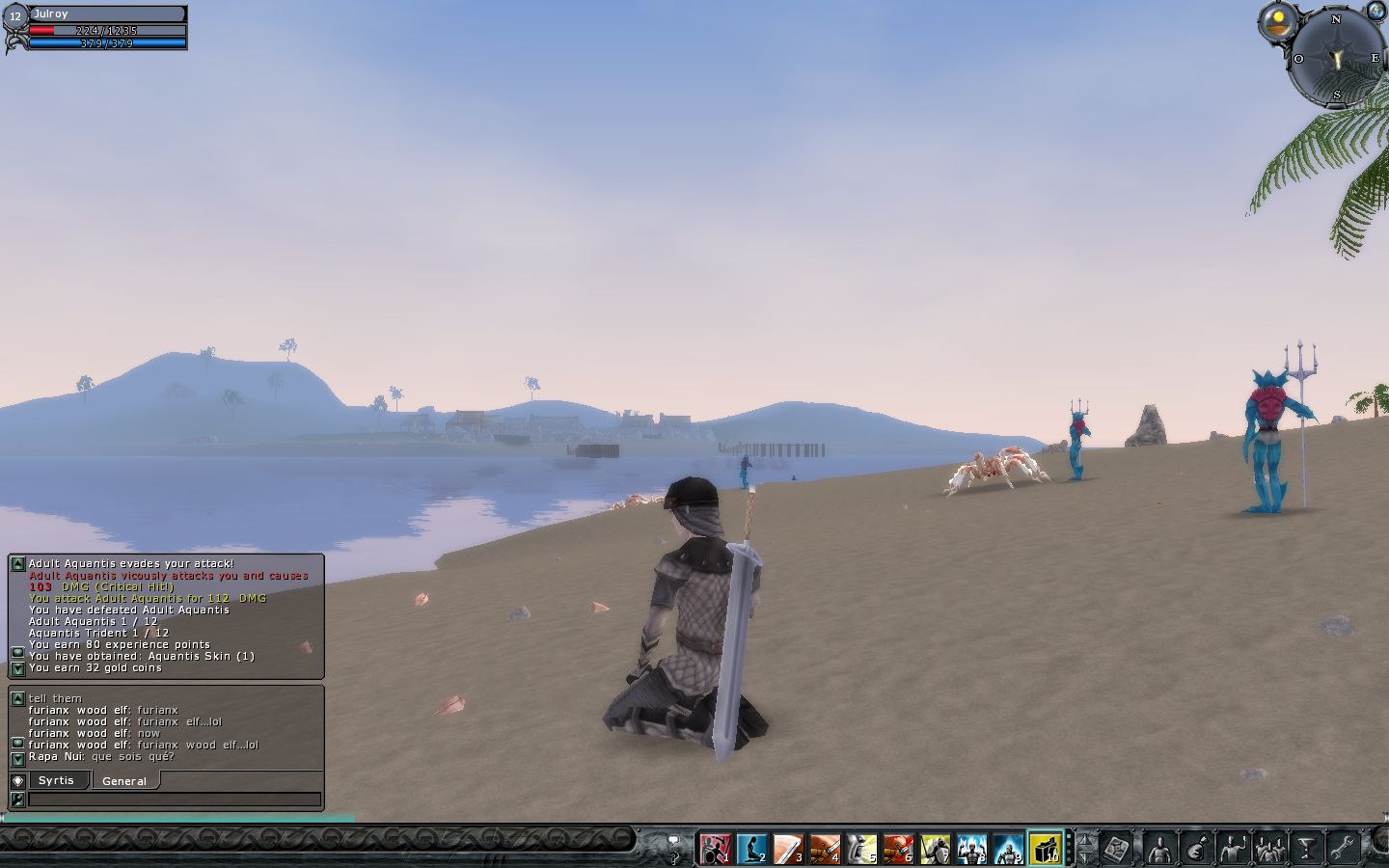Select the yellow chest icon in slot 10
This screenshot has height=868, width=1389.
click(1045, 849)
